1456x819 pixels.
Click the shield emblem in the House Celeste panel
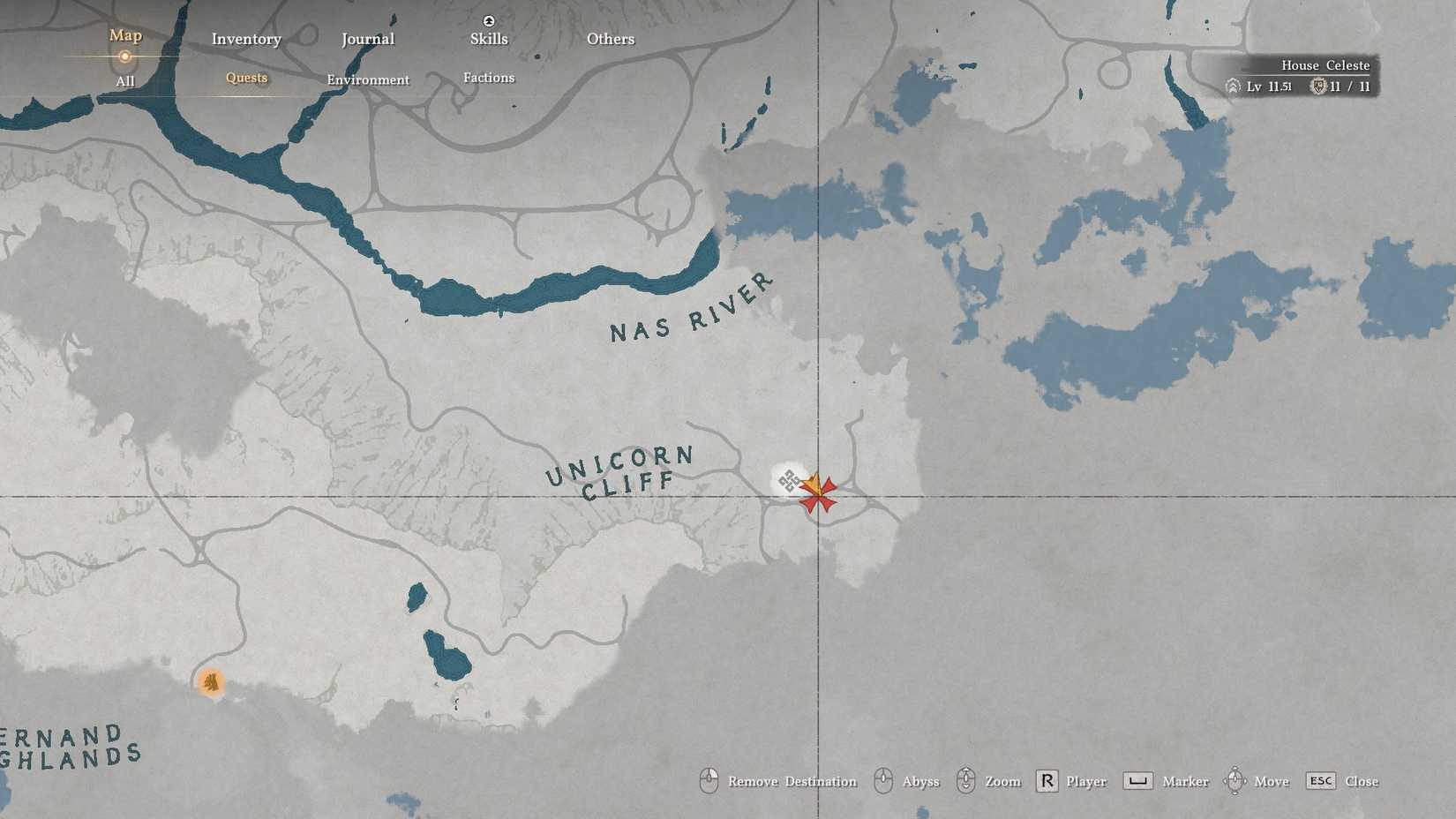(x=1318, y=86)
